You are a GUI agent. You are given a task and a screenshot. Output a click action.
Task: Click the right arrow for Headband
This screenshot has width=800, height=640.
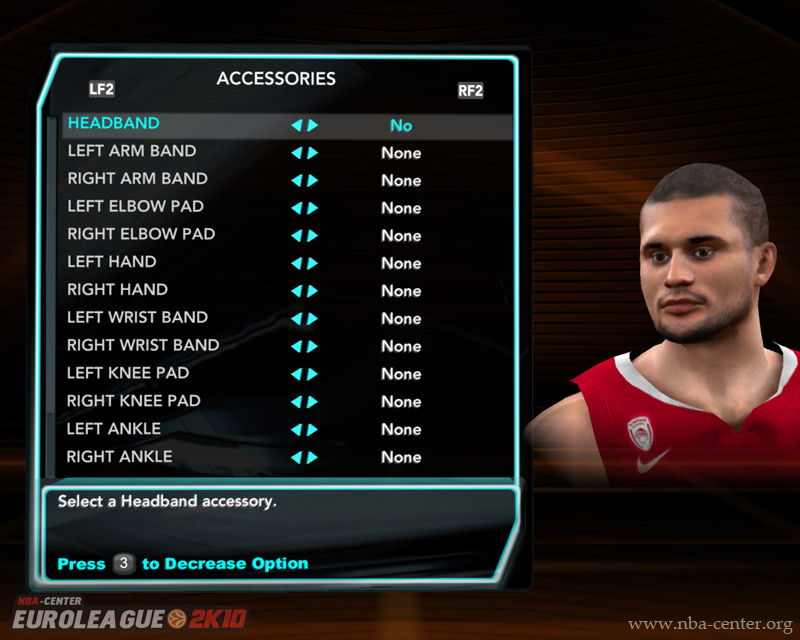click(313, 126)
